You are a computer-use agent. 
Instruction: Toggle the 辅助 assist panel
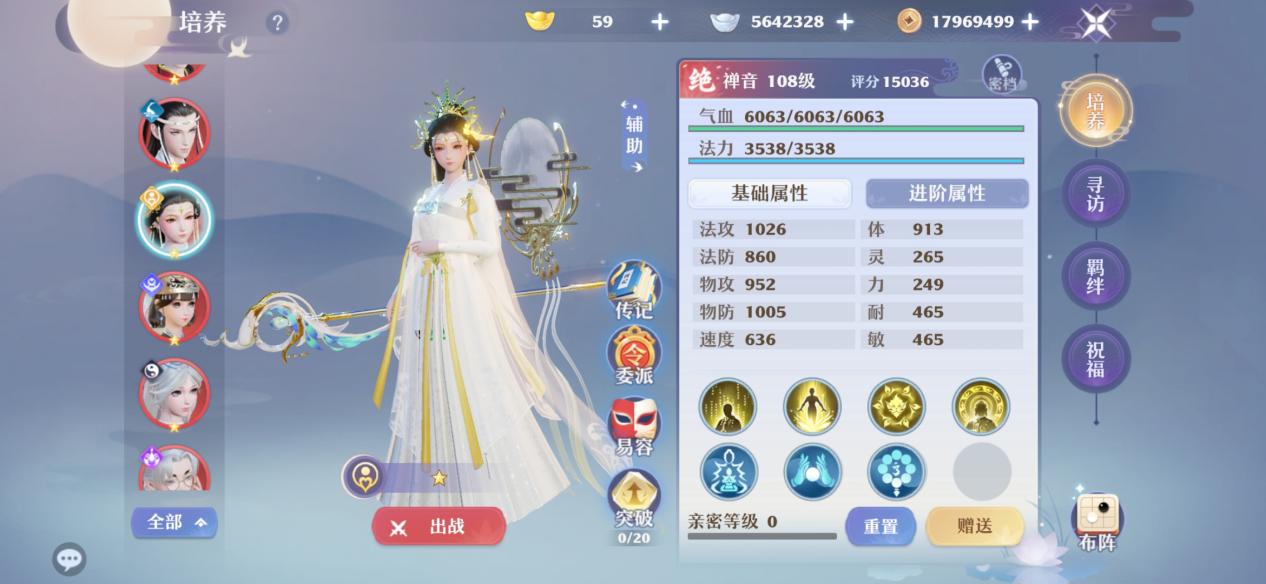click(634, 135)
